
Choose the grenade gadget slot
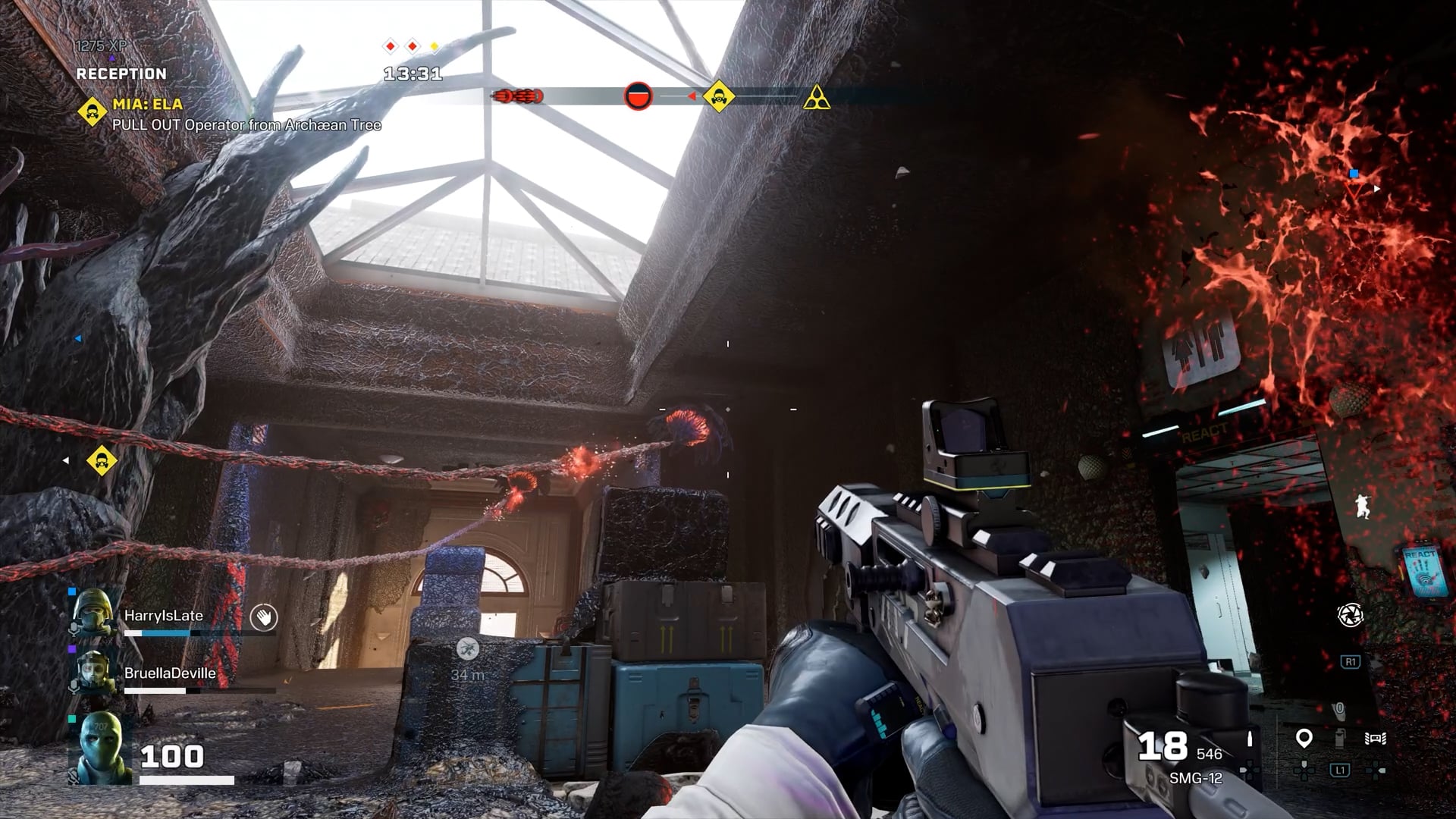point(1339,738)
